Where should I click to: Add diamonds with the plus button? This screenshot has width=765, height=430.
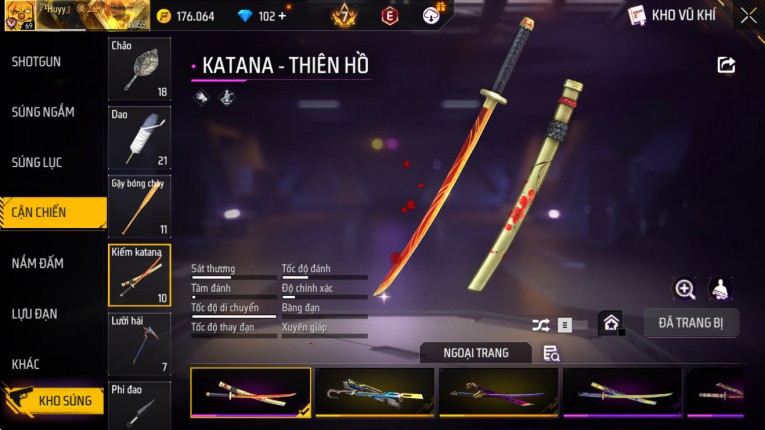pyautogui.click(x=281, y=16)
